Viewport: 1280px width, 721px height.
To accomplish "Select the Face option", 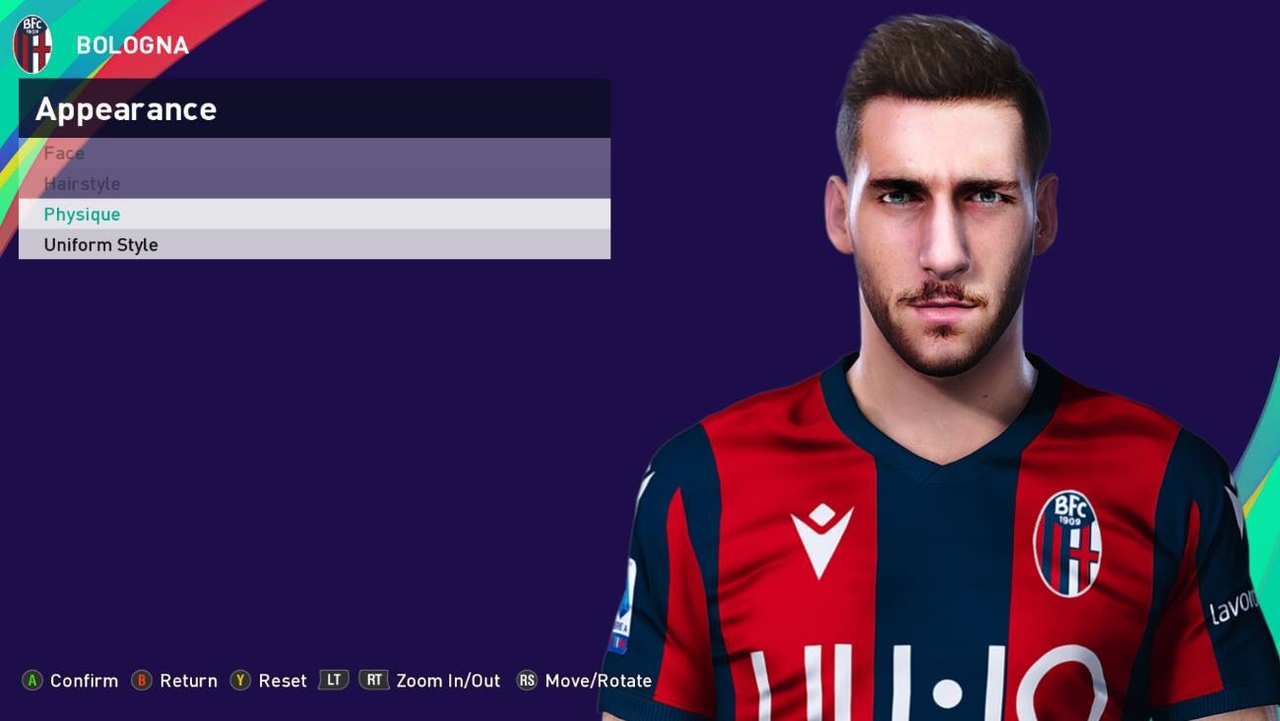I will click(x=64, y=153).
